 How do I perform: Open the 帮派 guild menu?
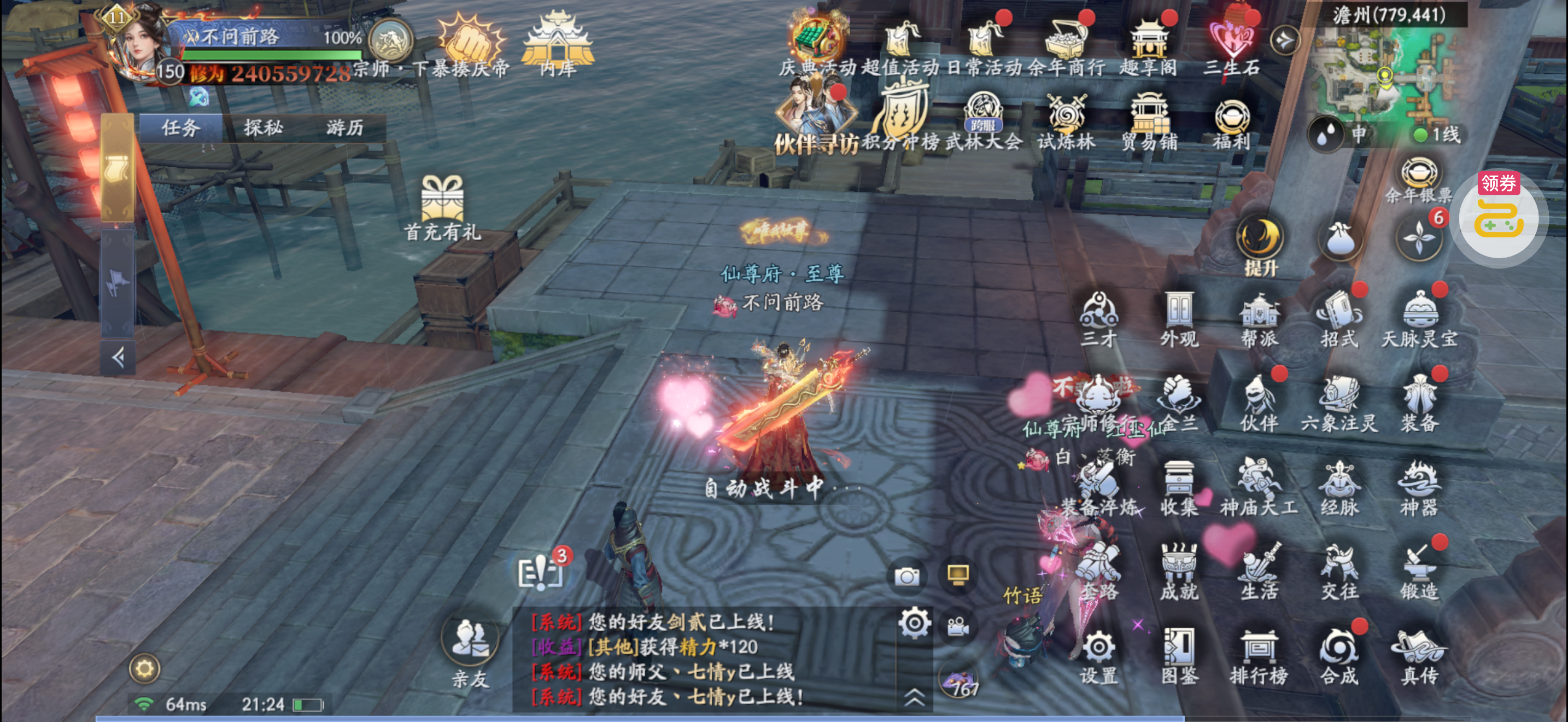(1259, 318)
